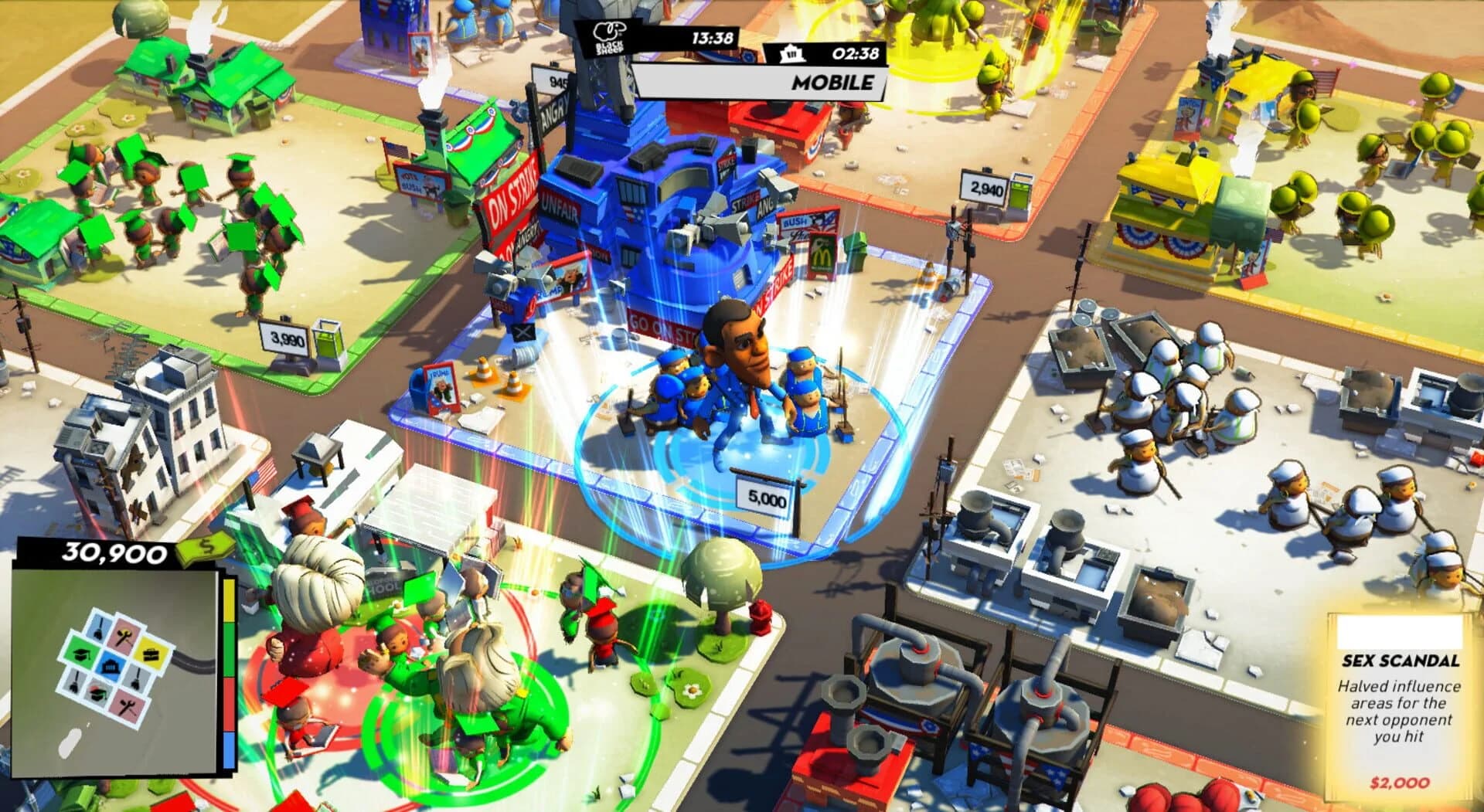Click the darkened graduation cap tile on minimap
This screenshot has height=812, width=1484.
click(97, 692)
